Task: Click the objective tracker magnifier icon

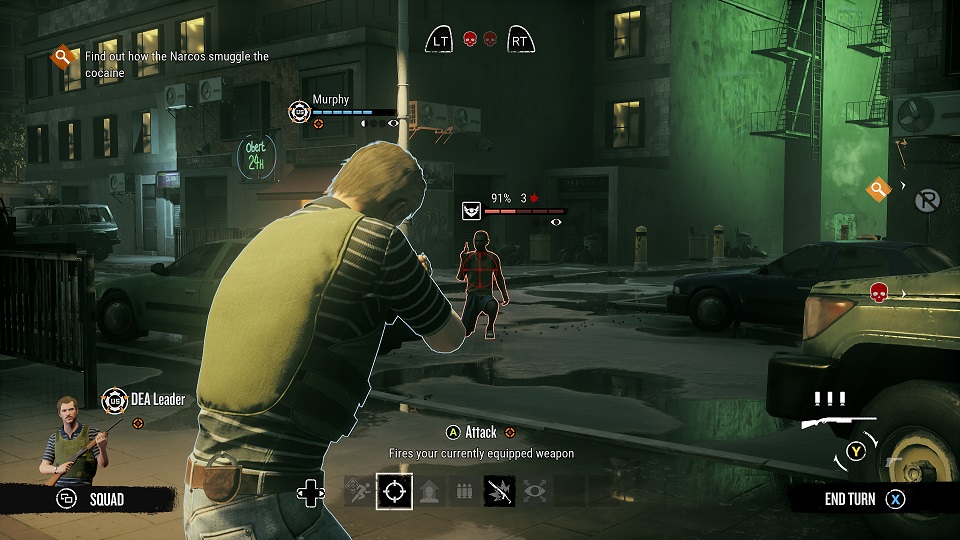Action: [63, 57]
